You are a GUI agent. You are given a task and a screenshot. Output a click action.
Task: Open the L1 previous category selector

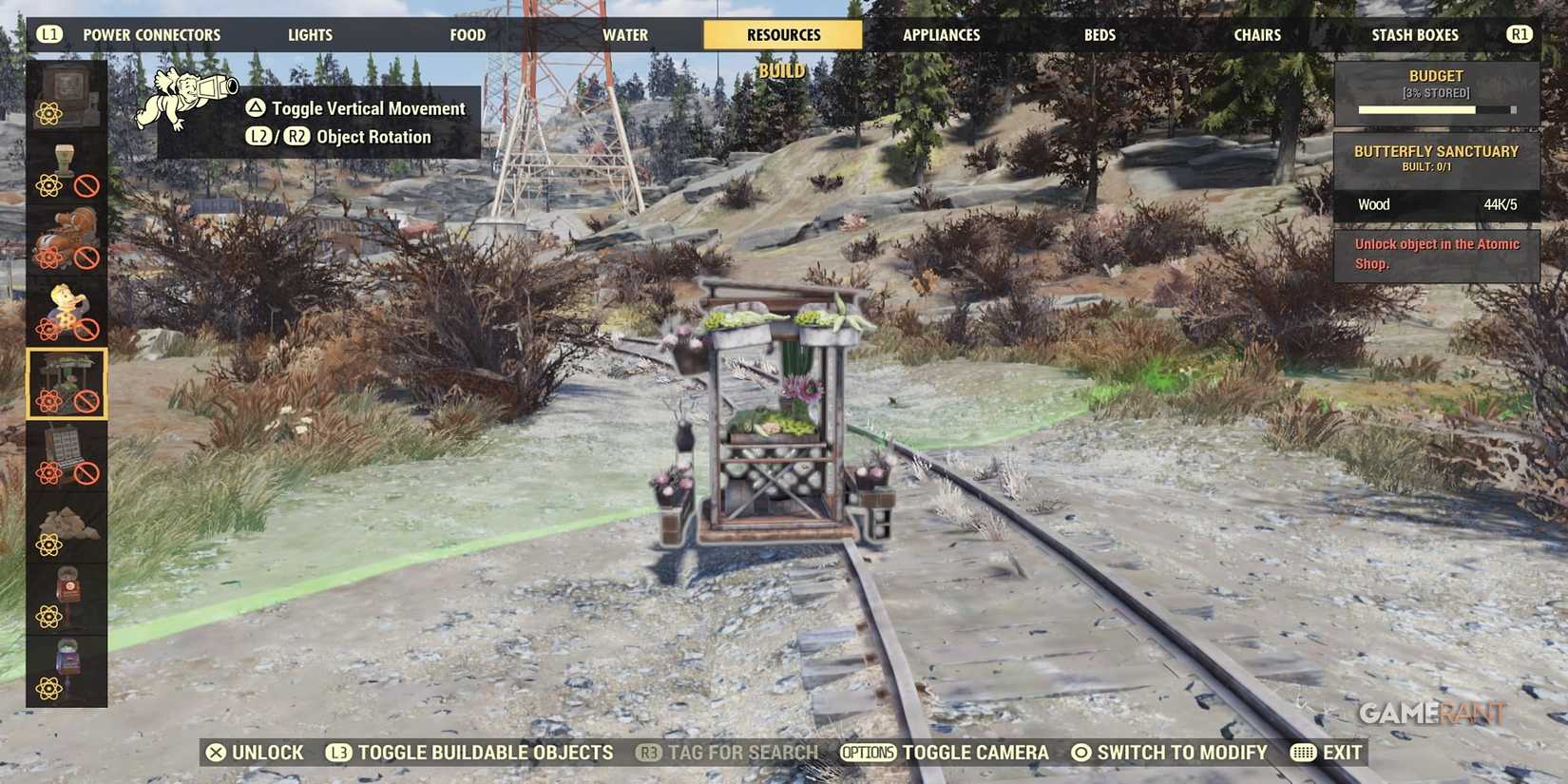tap(48, 34)
